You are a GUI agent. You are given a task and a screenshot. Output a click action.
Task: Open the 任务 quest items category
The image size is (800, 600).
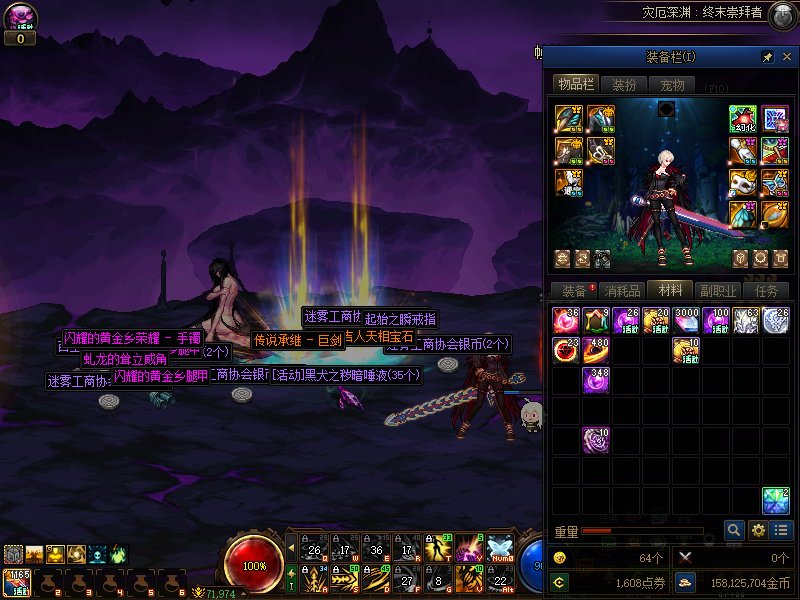point(766,290)
